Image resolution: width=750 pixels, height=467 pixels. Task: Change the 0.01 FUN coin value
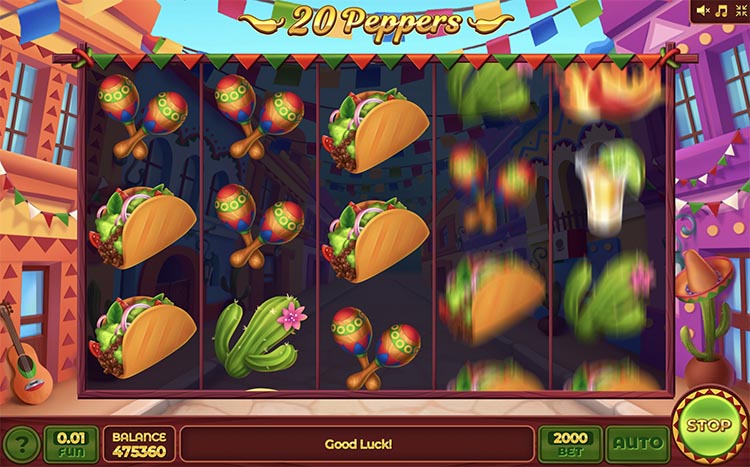pyautogui.click(x=71, y=443)
